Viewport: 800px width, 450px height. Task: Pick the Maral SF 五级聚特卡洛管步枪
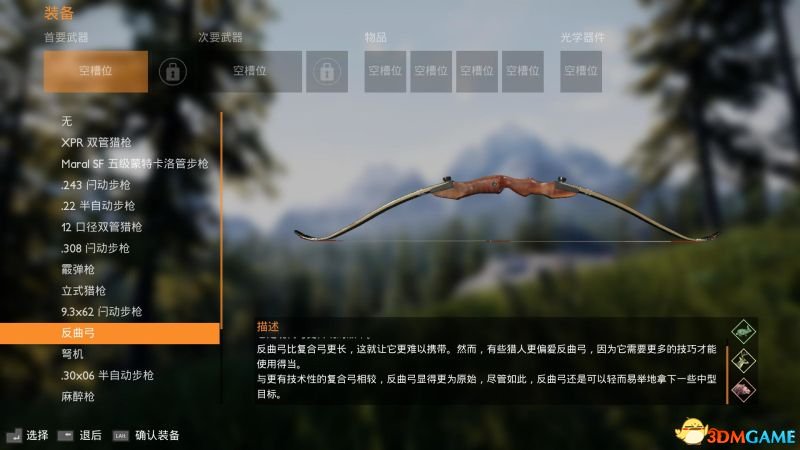134,163
